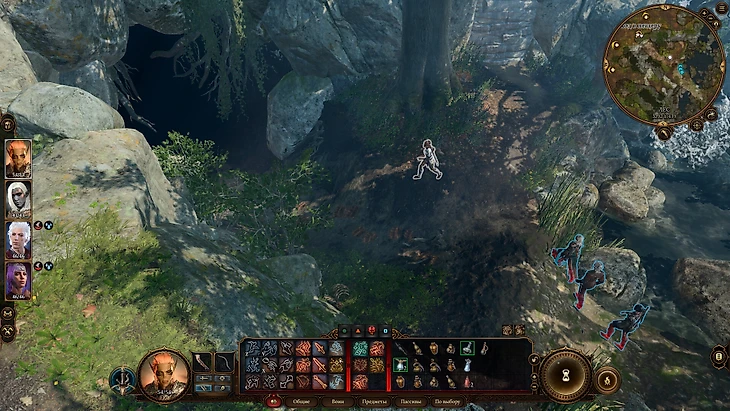The image size is (730, 411).
Task: Select the orange-haired githyanki party portrait
Action: click(18, 158)
